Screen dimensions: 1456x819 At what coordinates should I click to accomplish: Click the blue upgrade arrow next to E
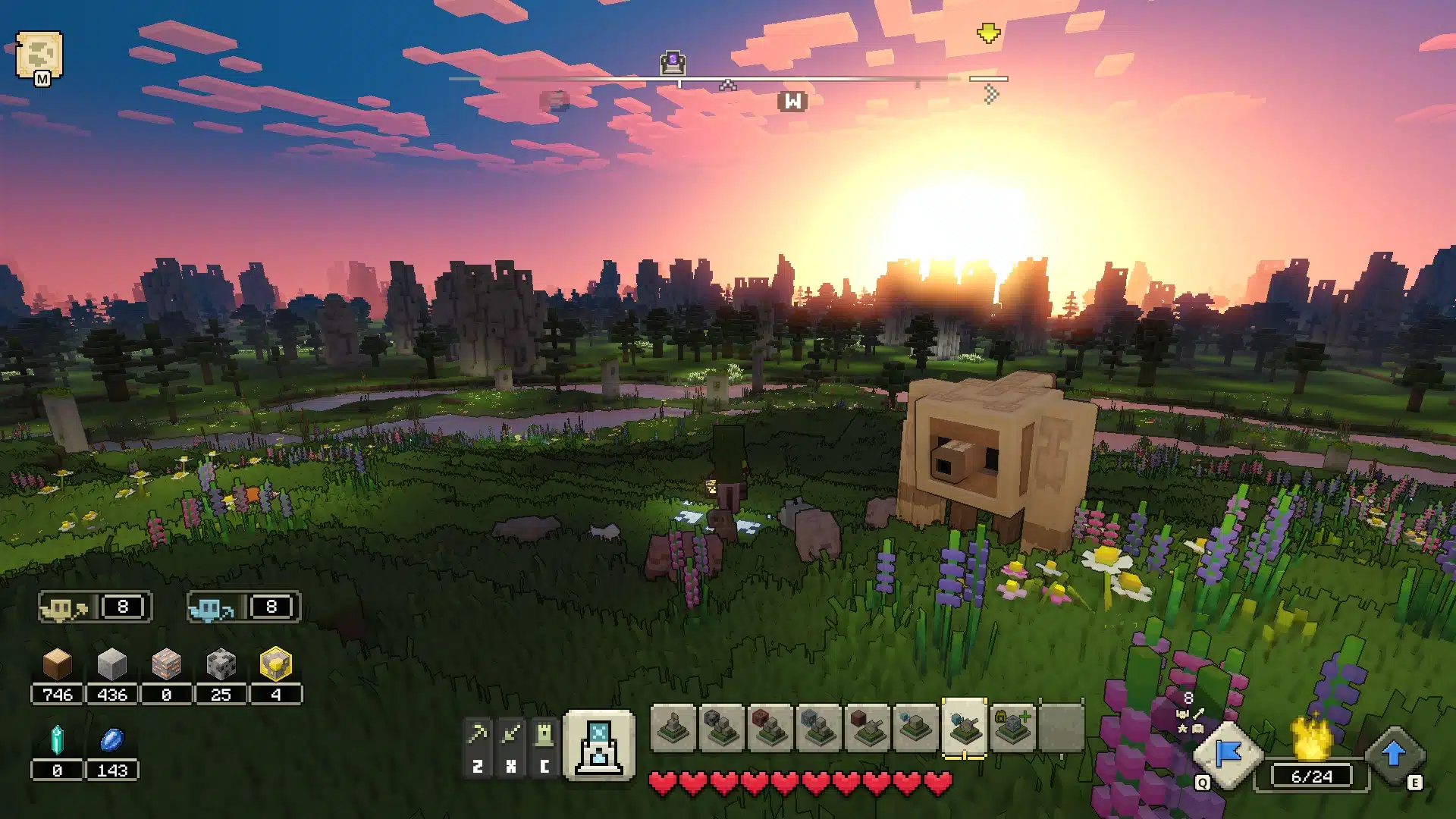(x=1395, y=755)
